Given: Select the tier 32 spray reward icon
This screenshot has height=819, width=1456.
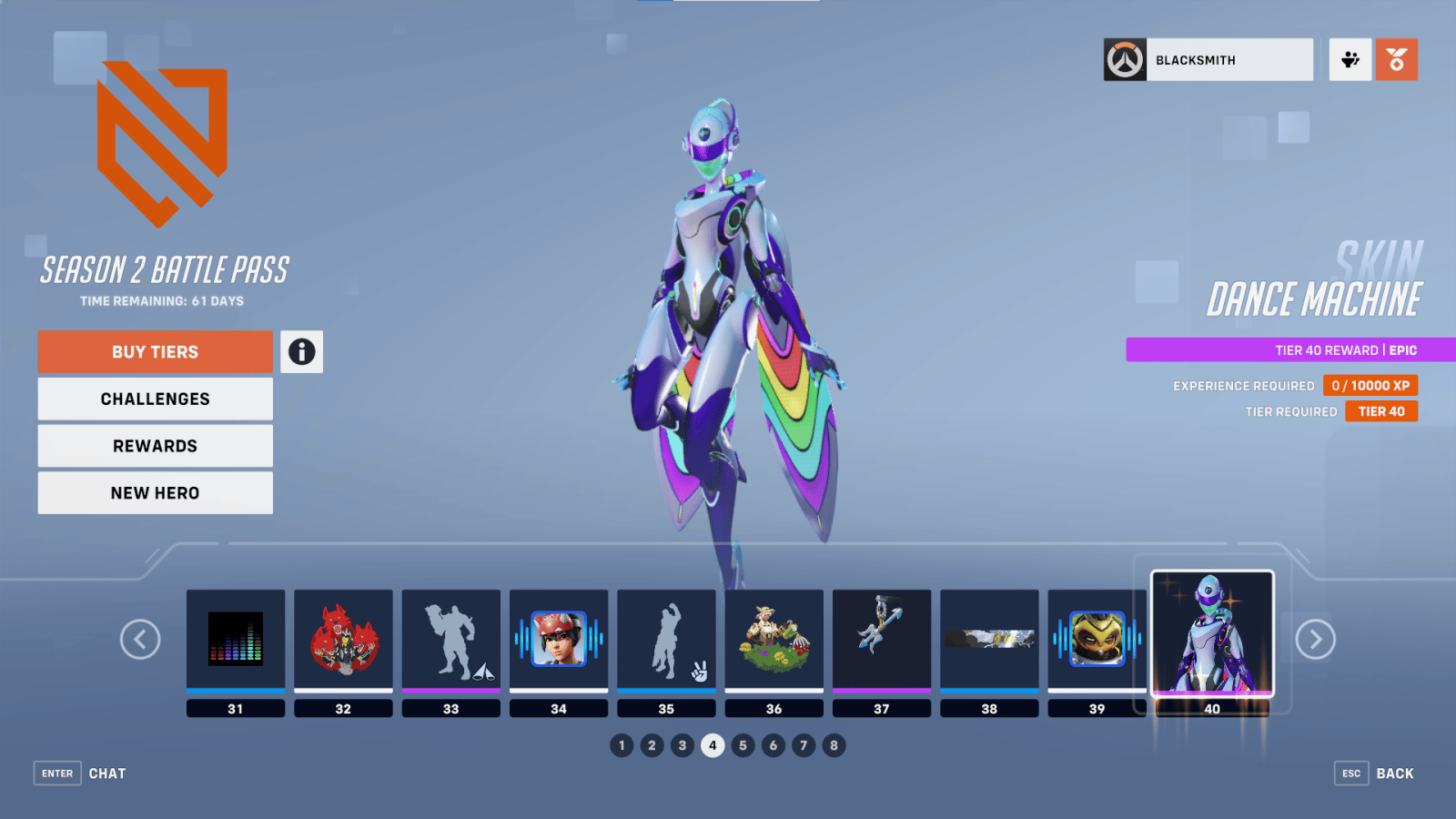Looking at the screenshot, I should pos(343,640).
